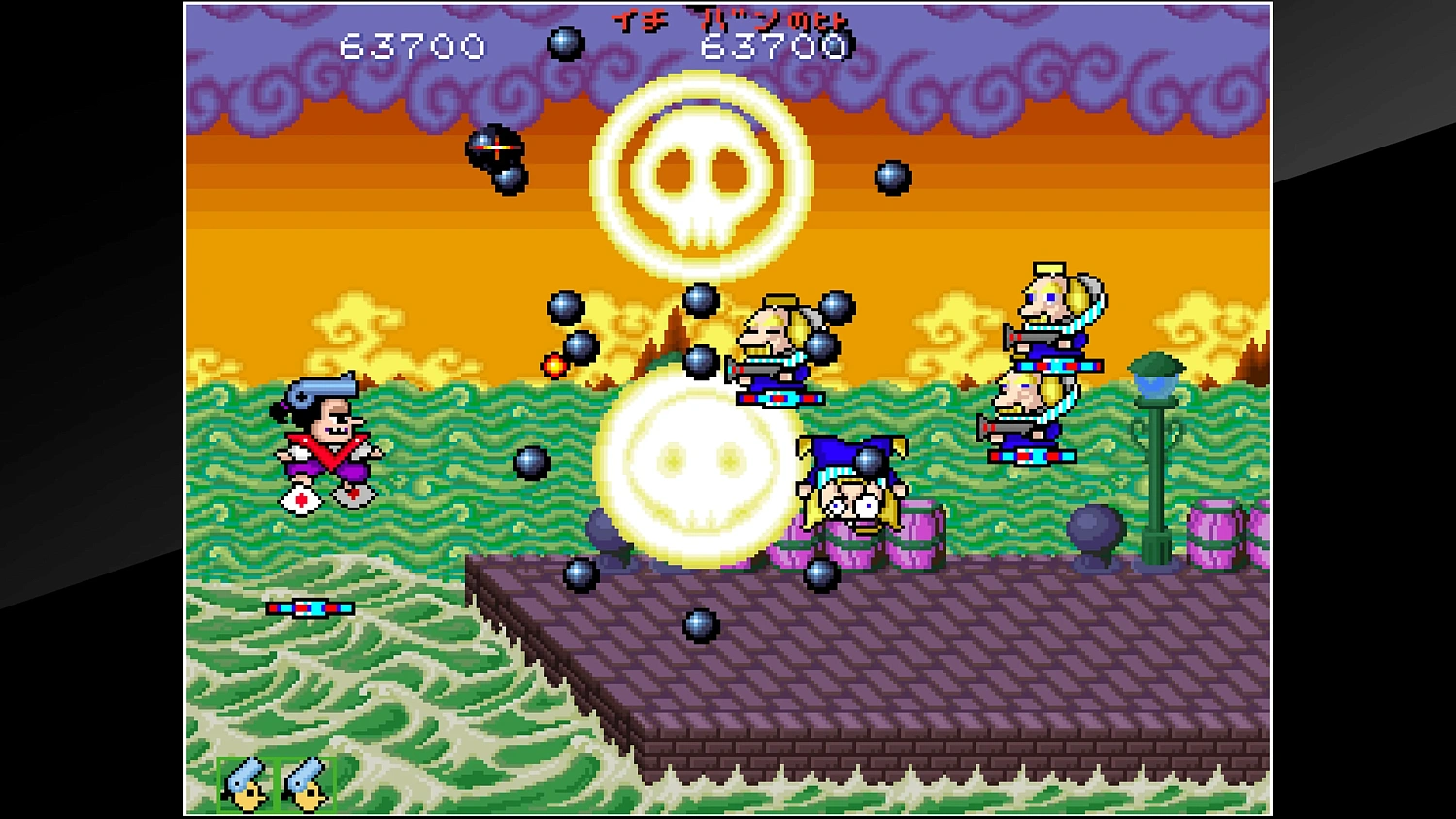Click the high score 63700 on the right
The height and width of the screenshot is (819, 1456).
pos(774,46)
